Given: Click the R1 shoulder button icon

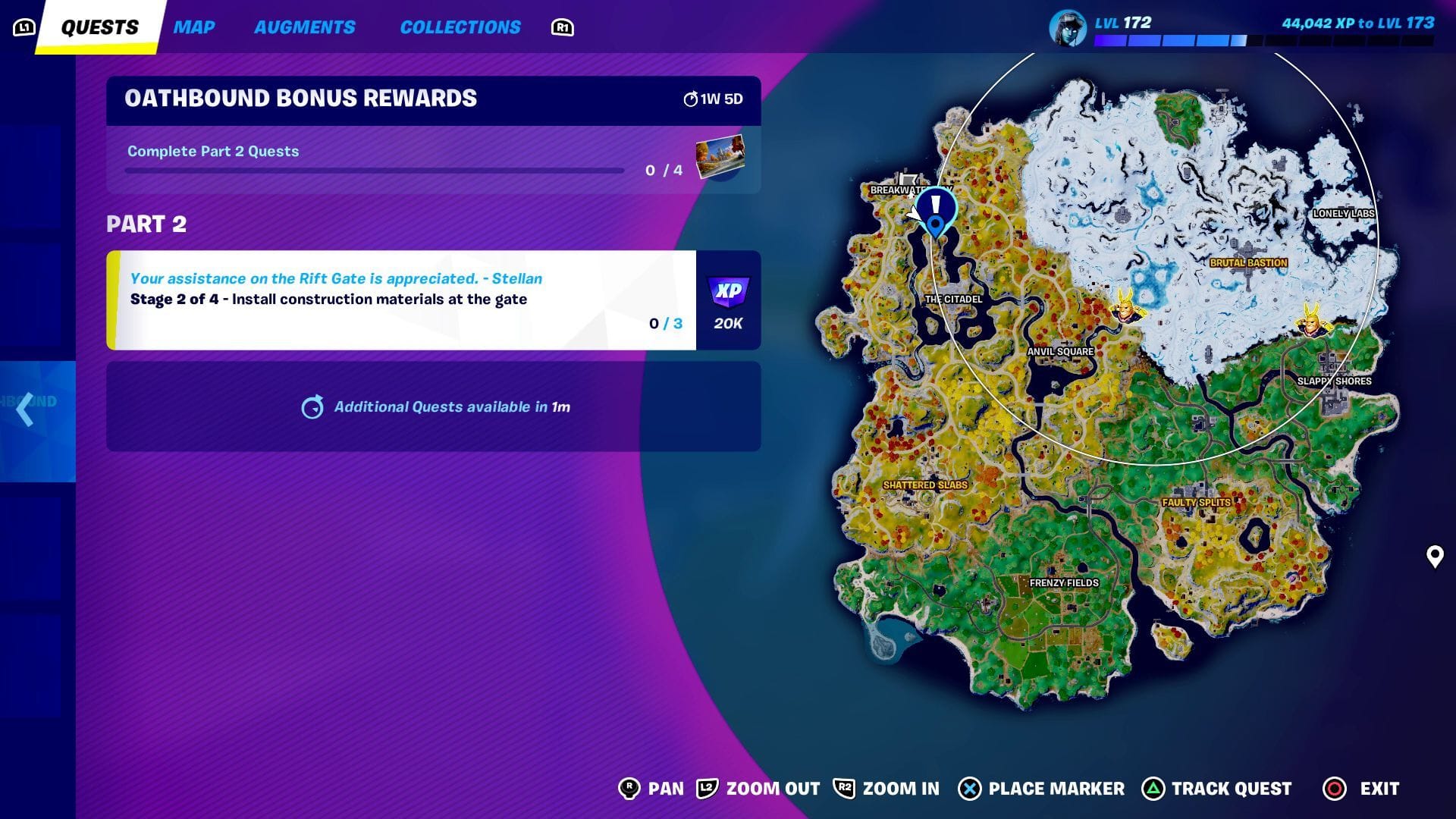Looking at the screenshot, I should 560,27.
